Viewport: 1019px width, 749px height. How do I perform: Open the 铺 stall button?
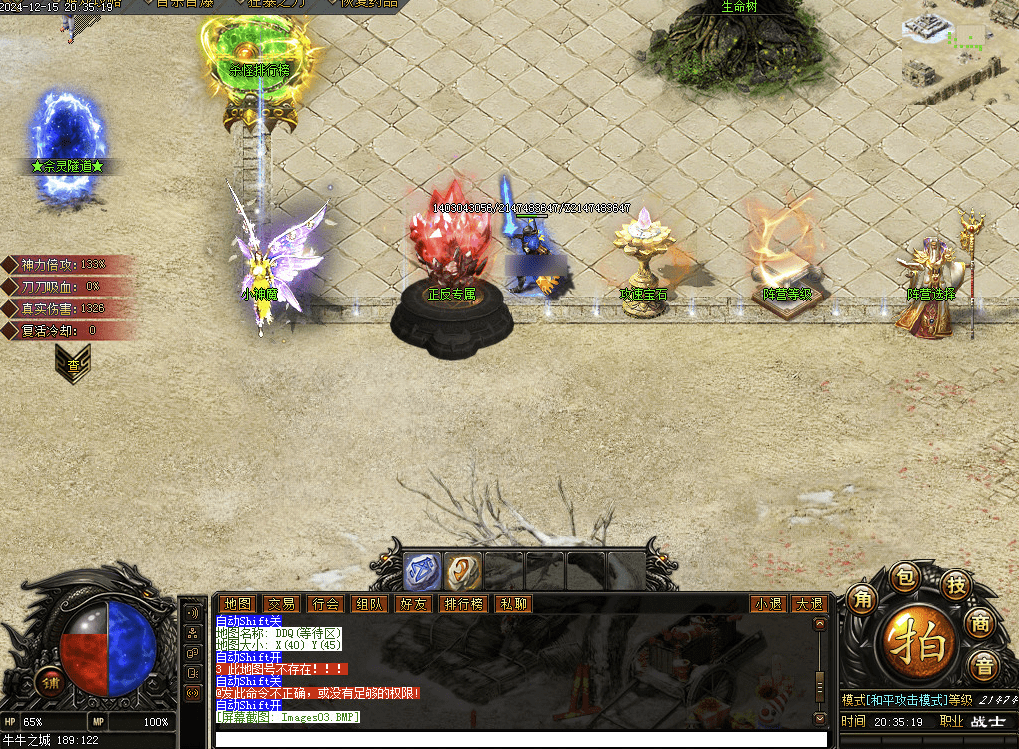coord(49,682)
